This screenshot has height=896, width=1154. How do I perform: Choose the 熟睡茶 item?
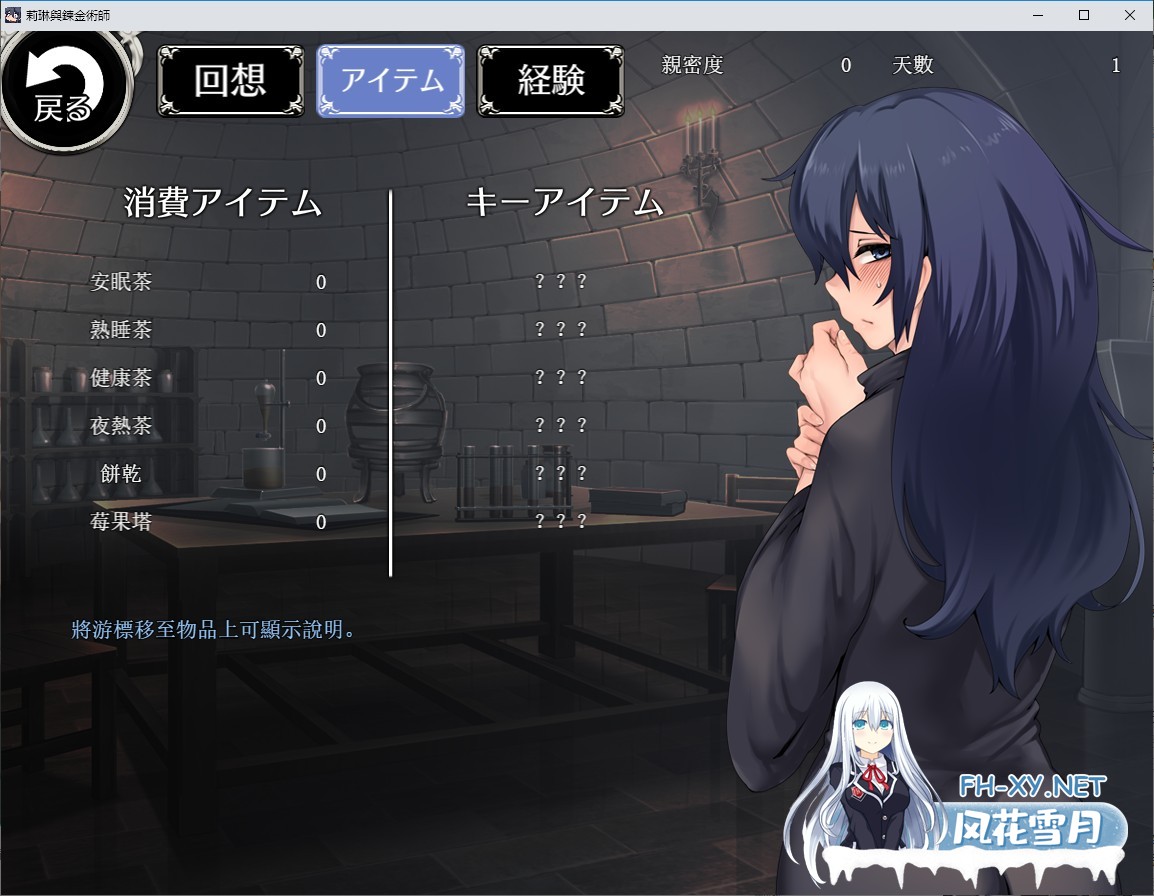click(121, 330)
